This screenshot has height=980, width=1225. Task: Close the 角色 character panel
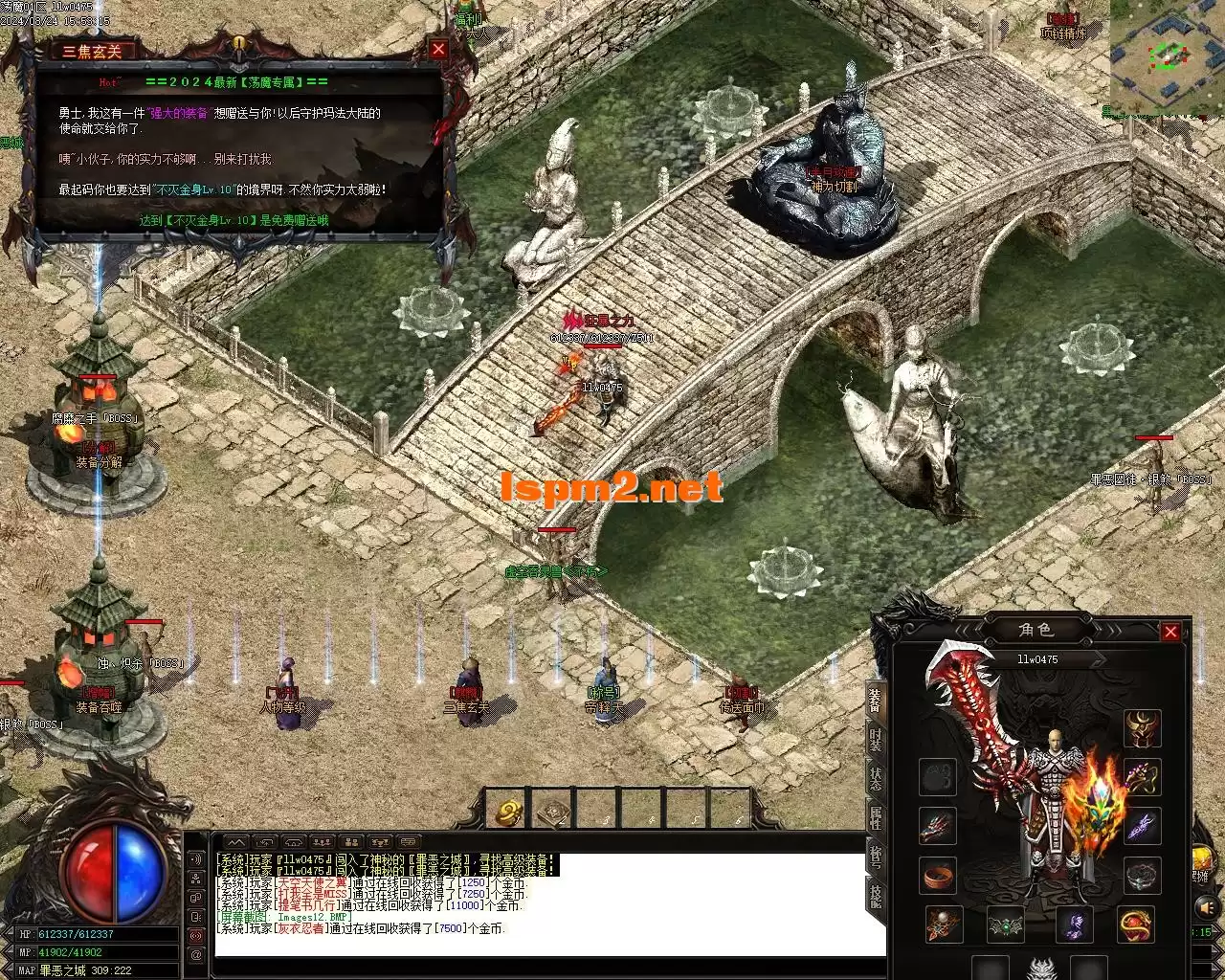pyautogui.click(x=1170, y=632)
